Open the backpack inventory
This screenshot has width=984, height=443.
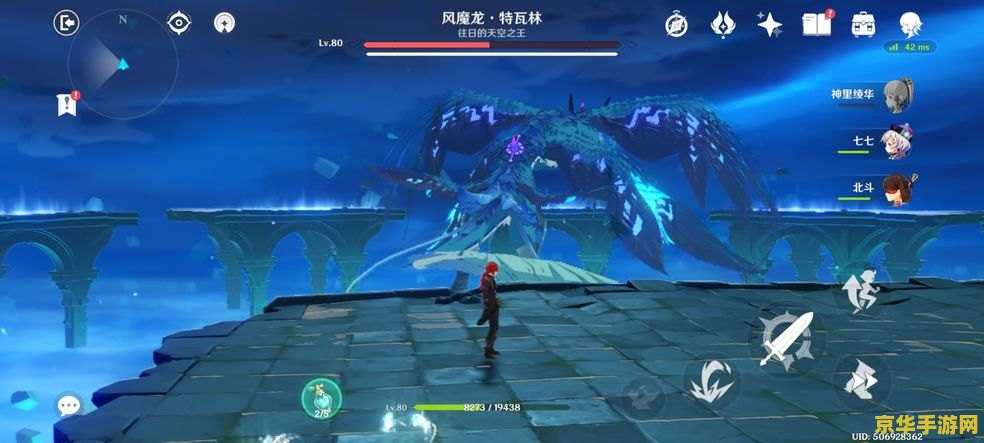pyautogui.click(x=862, y=24)
